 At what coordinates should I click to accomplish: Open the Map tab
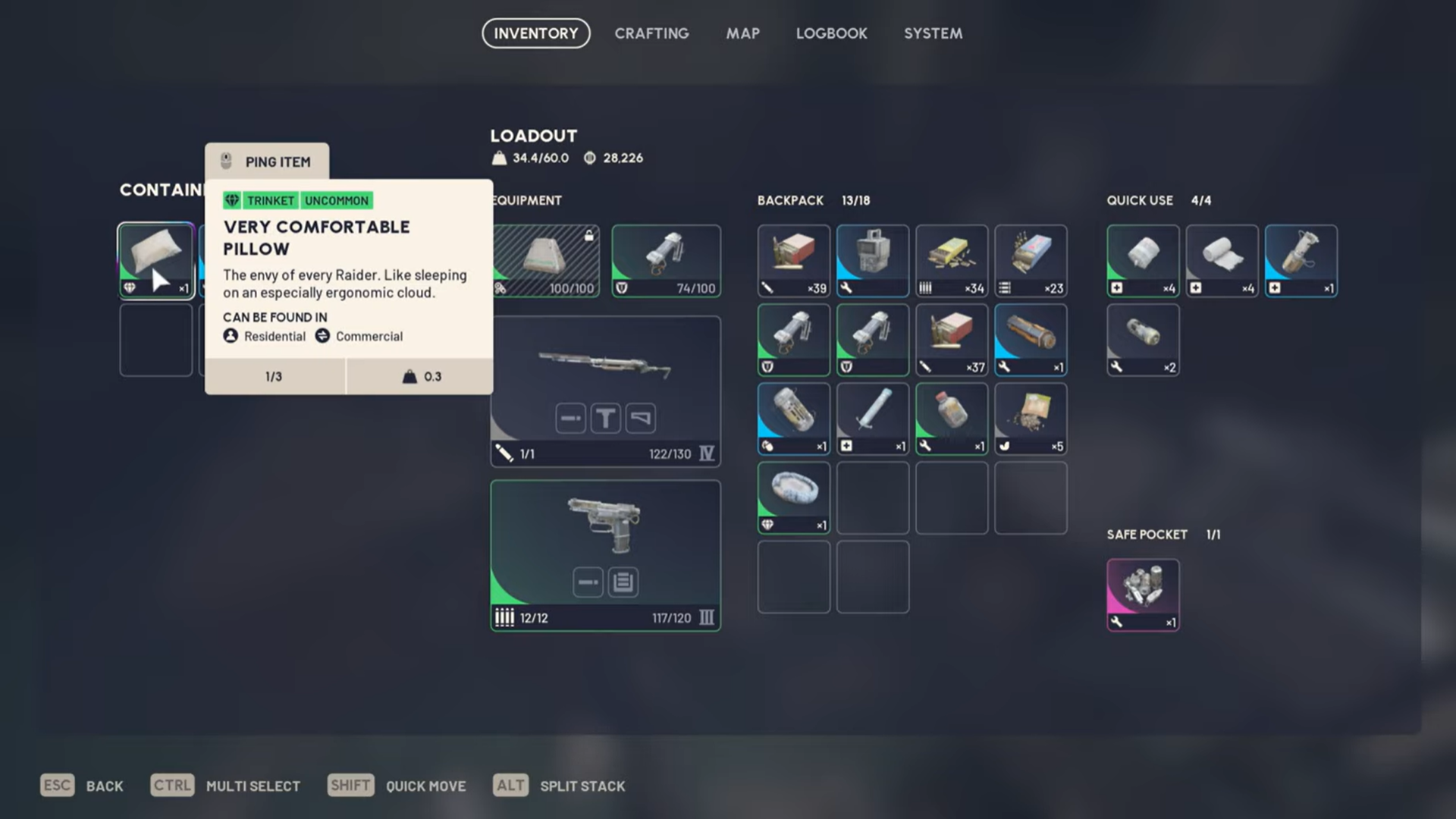[x=742, y=33]
